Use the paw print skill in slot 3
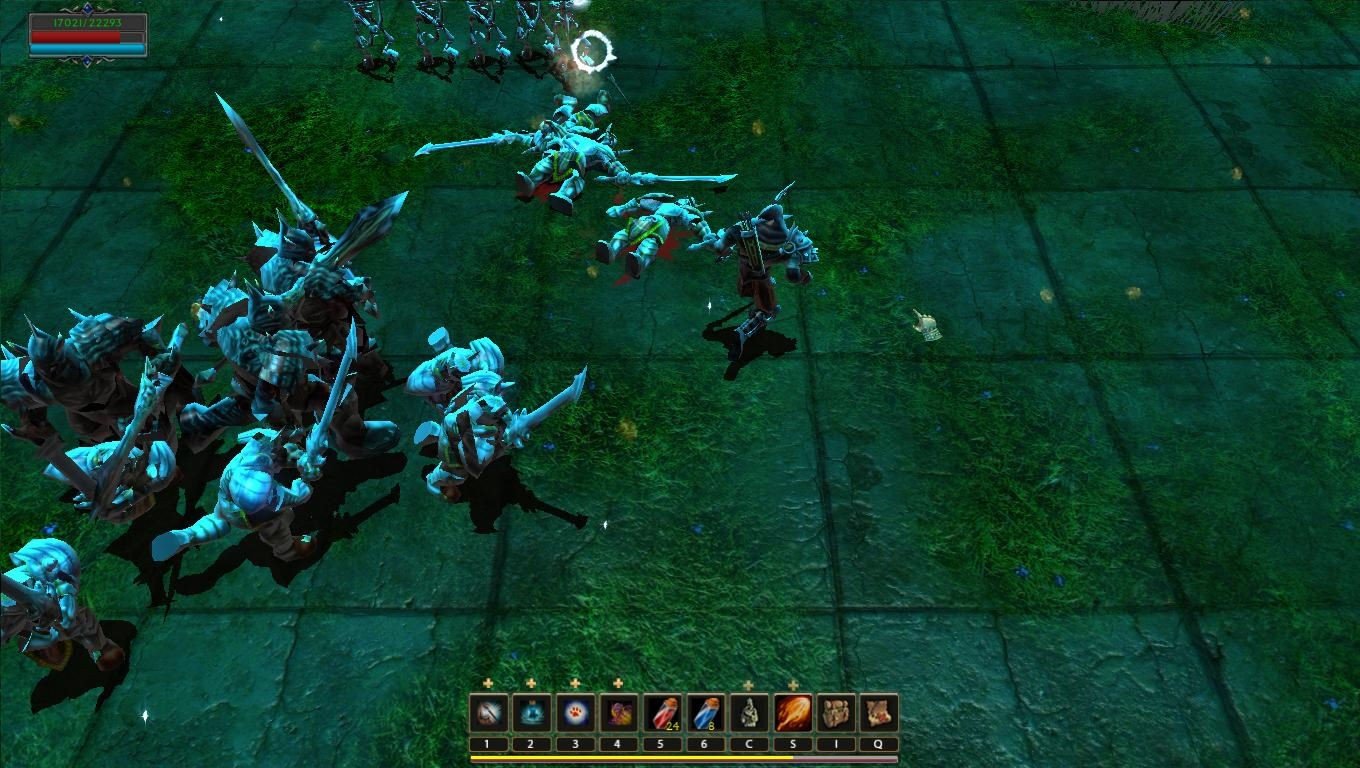The image size is (1360, 768). click(574, 711)
